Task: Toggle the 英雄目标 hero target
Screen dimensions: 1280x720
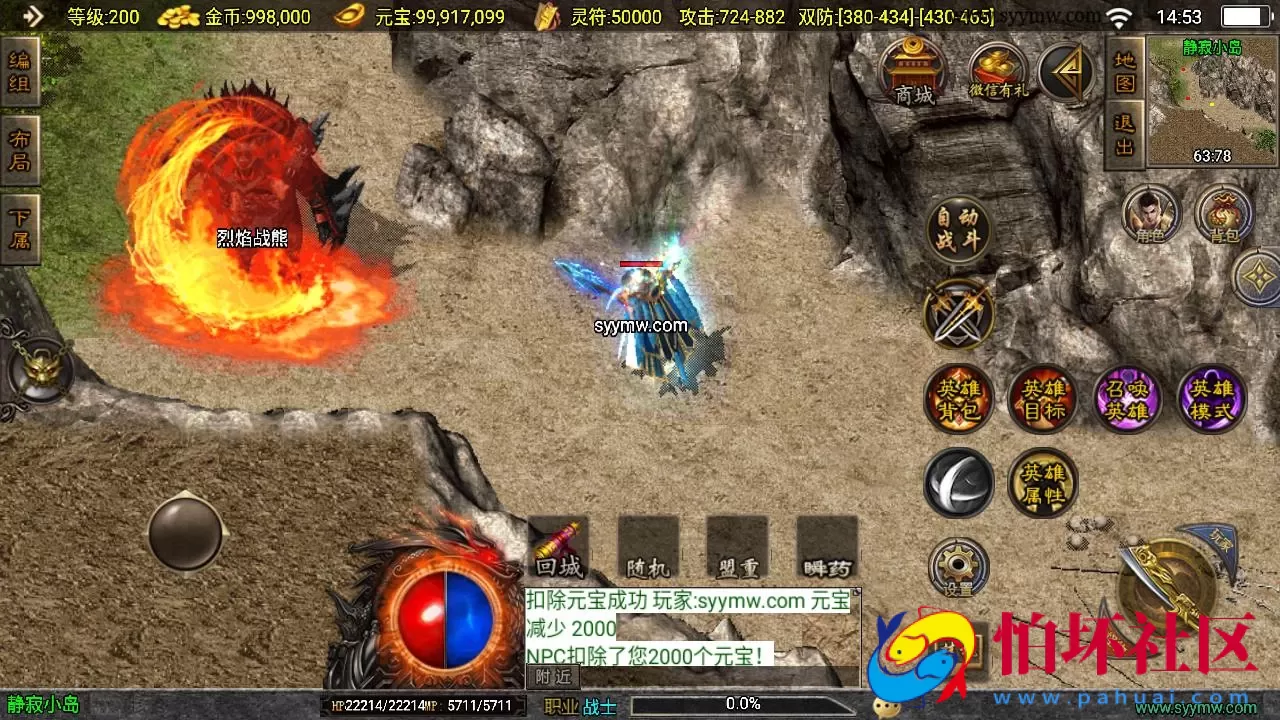Action: point(1043,398)
